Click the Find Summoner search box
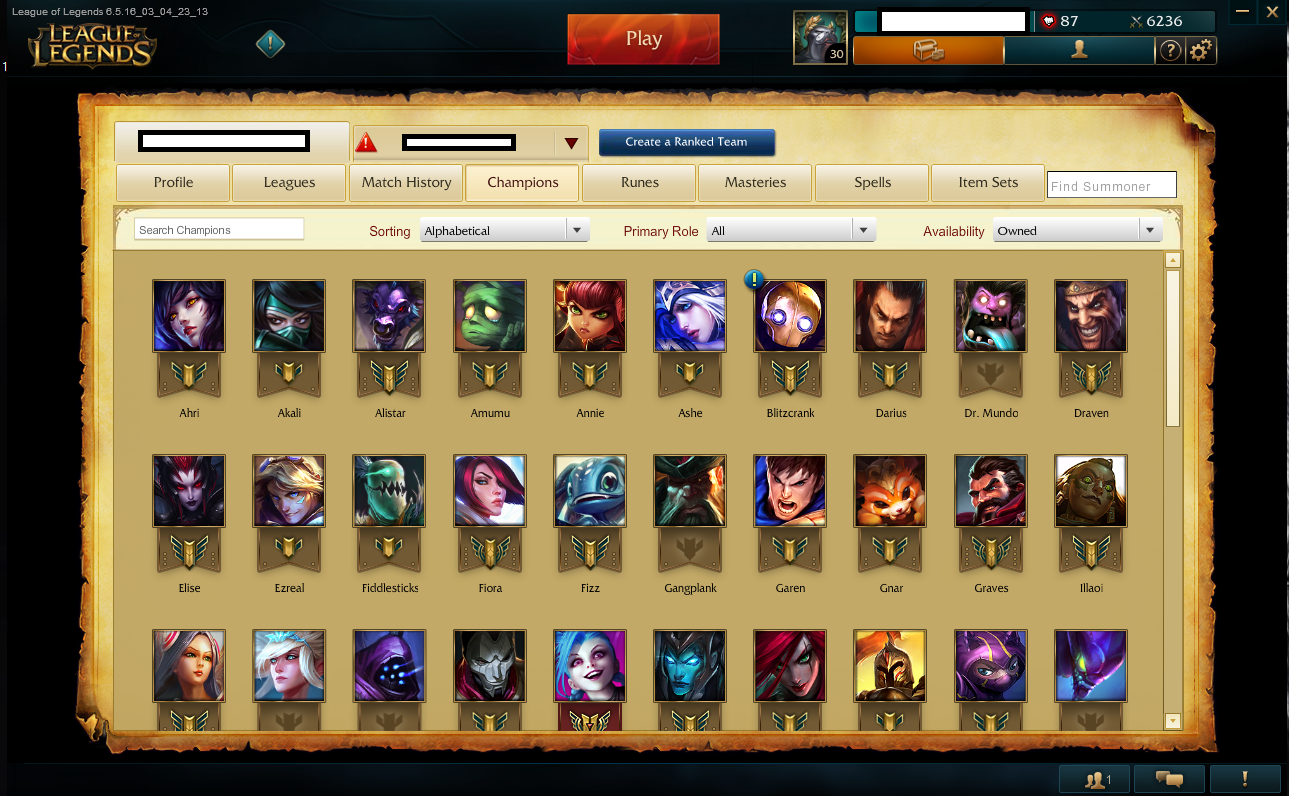 (x=1111, y=185)
